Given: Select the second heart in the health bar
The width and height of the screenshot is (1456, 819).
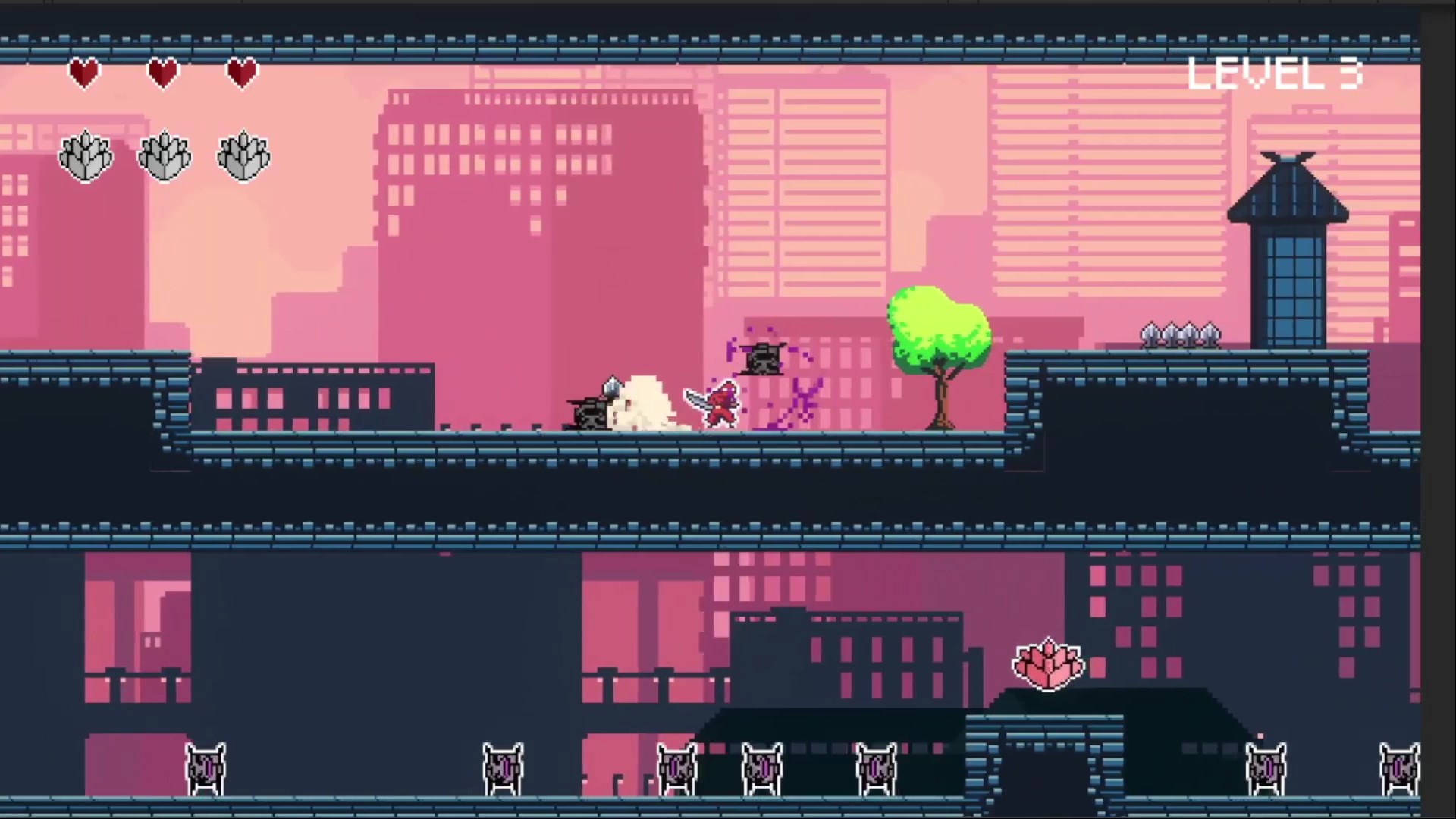Looking at the screenshot, I should click(163, 72).
